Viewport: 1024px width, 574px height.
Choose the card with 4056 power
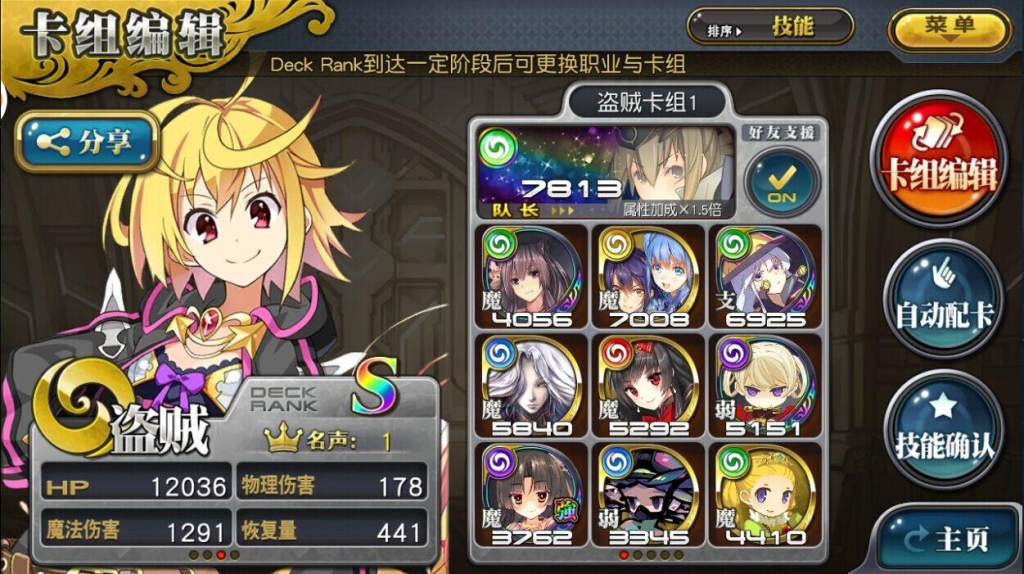(530, 277)
